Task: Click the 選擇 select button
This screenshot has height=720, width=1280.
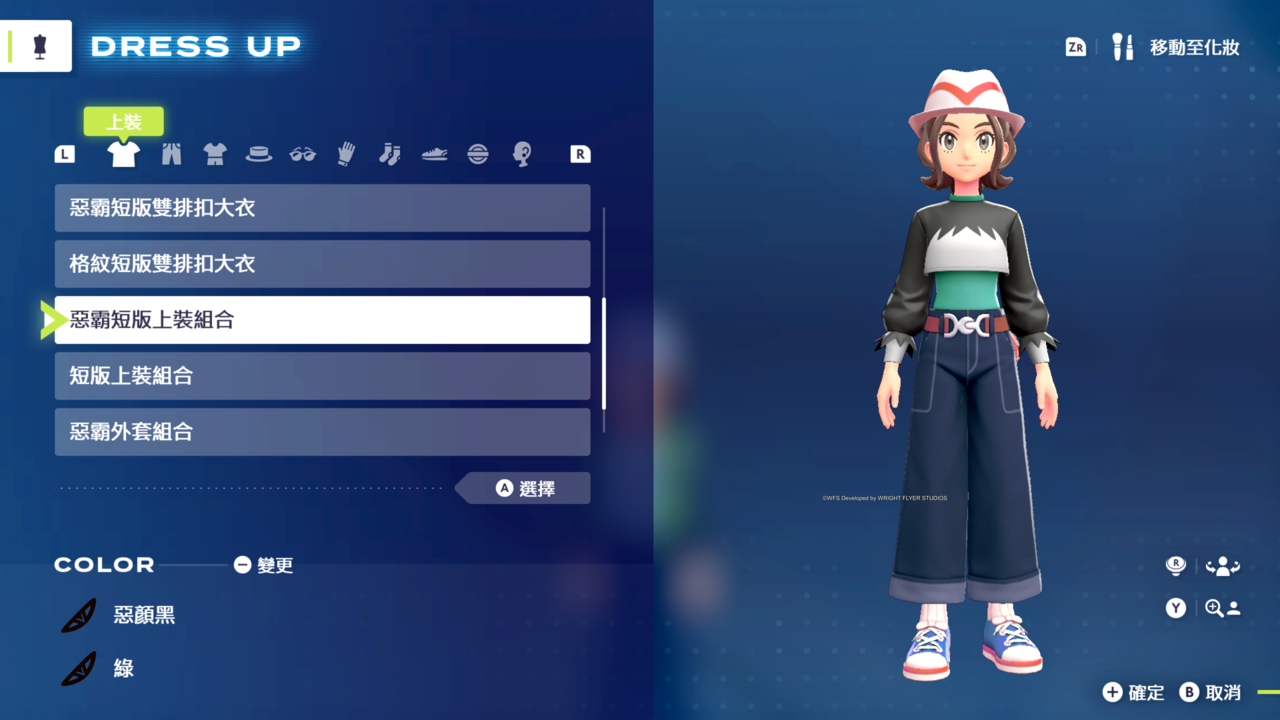Action: coord(526,489)
